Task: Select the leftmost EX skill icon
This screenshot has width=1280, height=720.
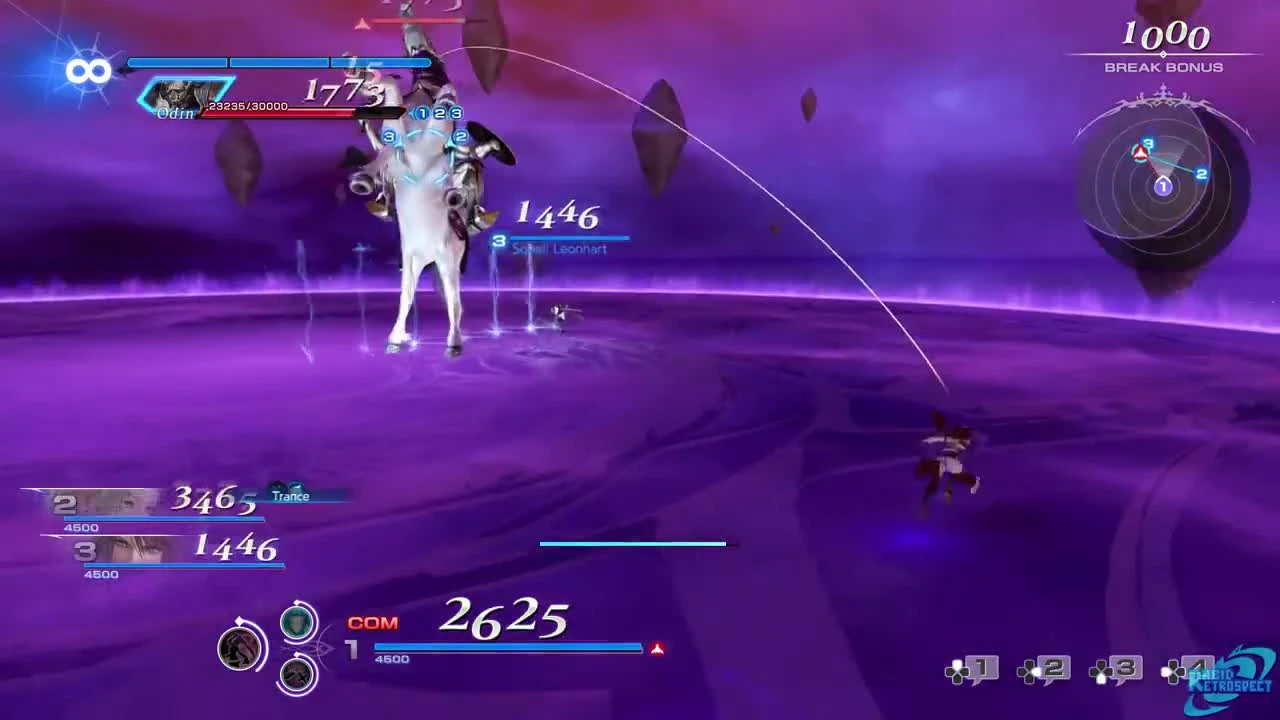Action: coord(242,648)
